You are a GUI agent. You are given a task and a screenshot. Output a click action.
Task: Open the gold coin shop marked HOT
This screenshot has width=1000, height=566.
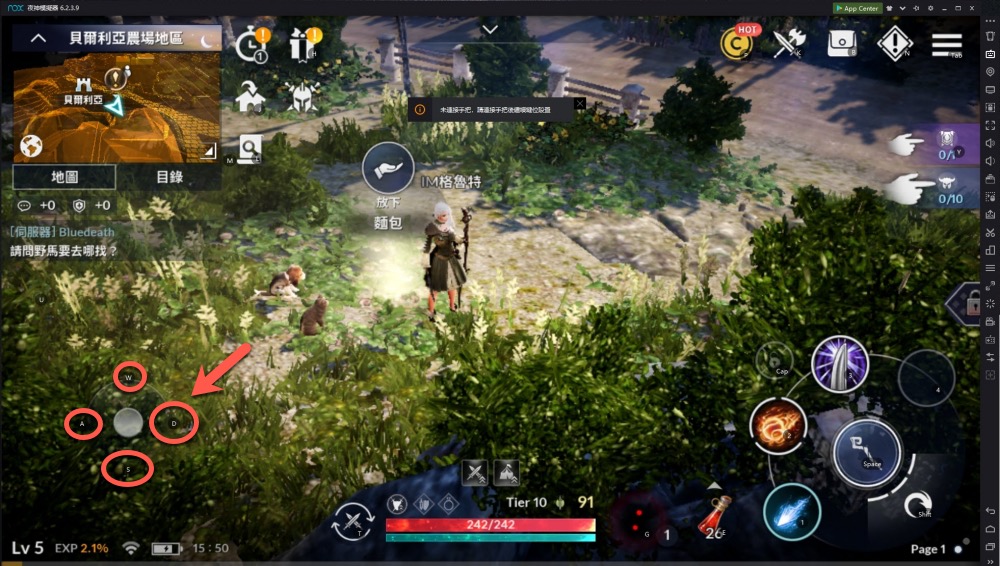pos(737,43)
